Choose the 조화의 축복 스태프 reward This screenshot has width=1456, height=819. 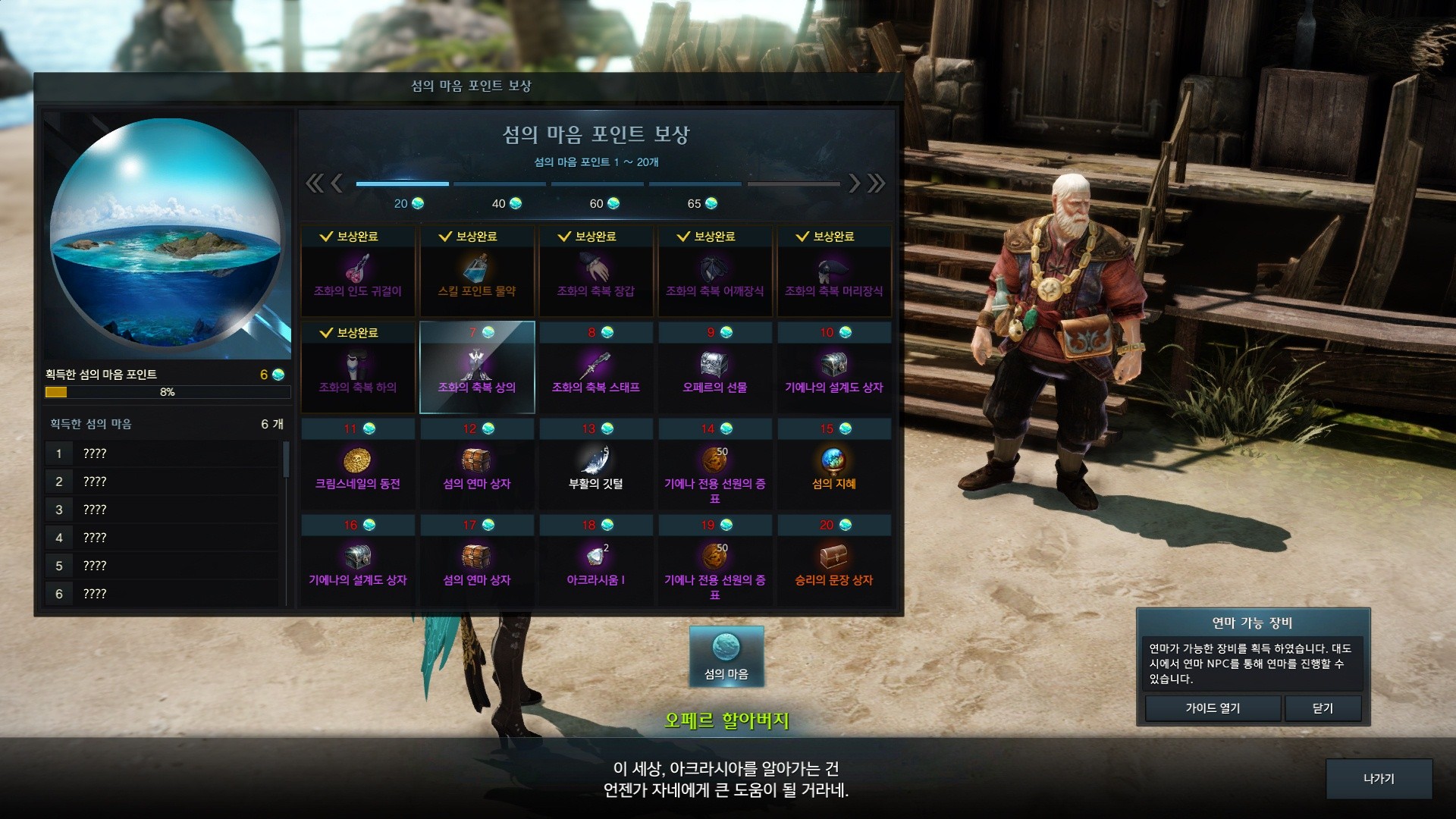click(x=596, y=368)
